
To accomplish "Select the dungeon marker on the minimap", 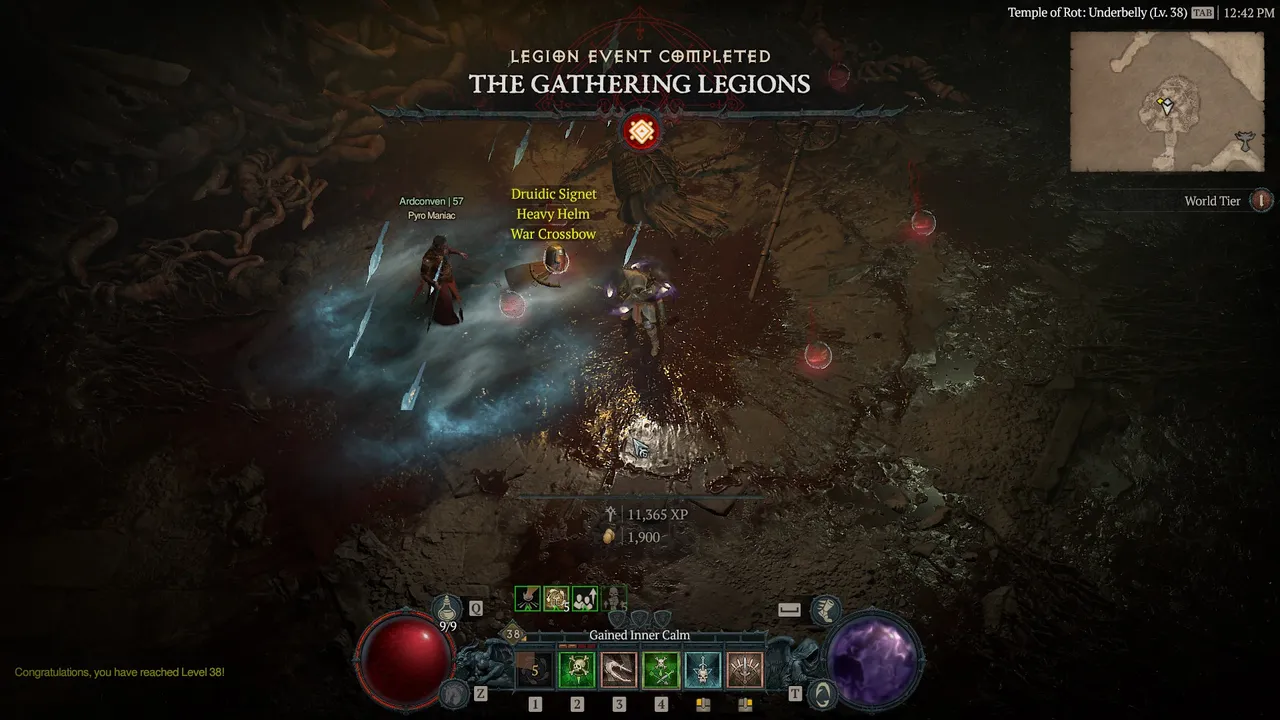I will pyautogui.click(x=1244, y=141).
